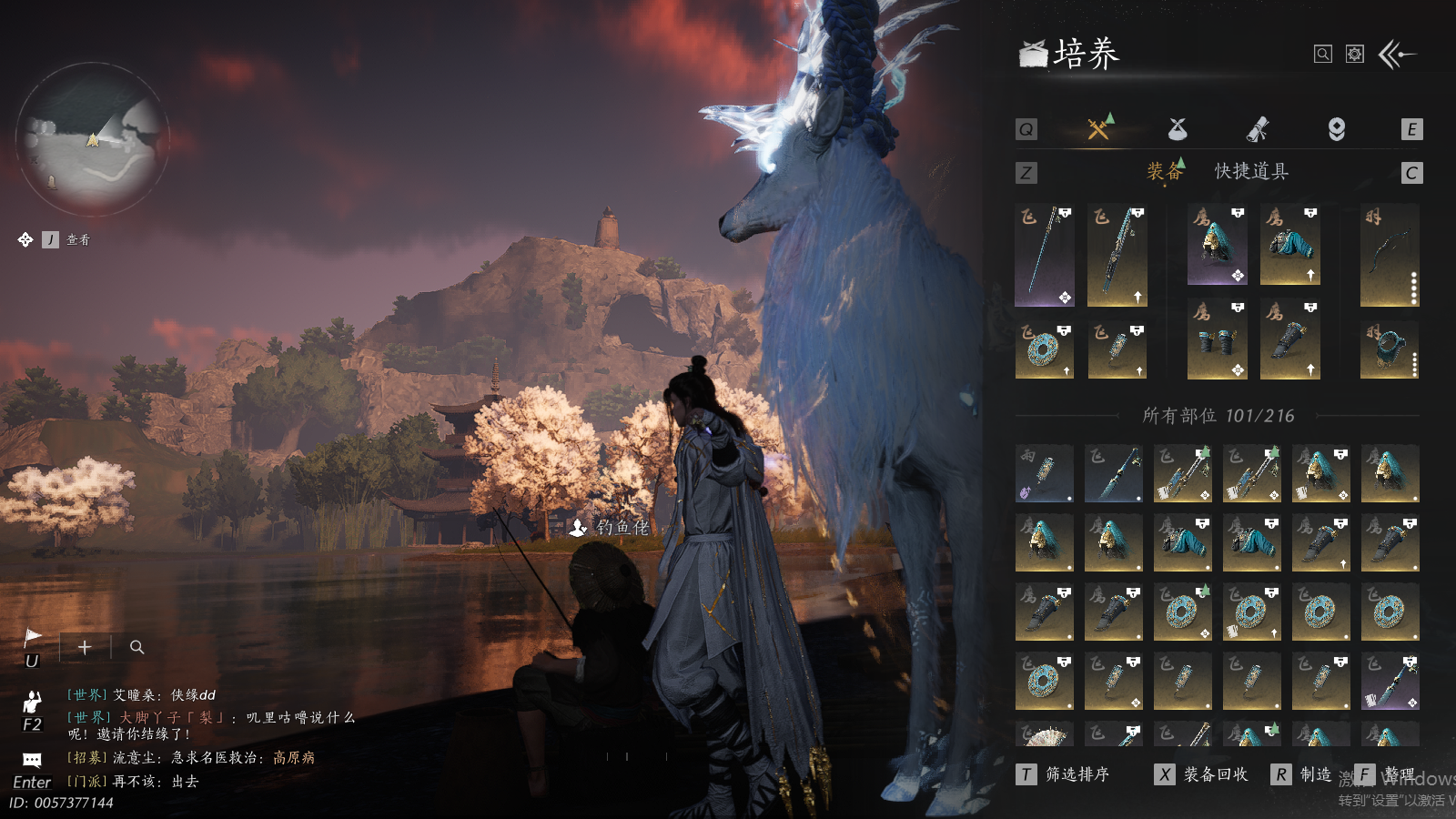Click the 整理 organize button
The width and height of the screenshot is (1456, 819).
pos(1387,774)
